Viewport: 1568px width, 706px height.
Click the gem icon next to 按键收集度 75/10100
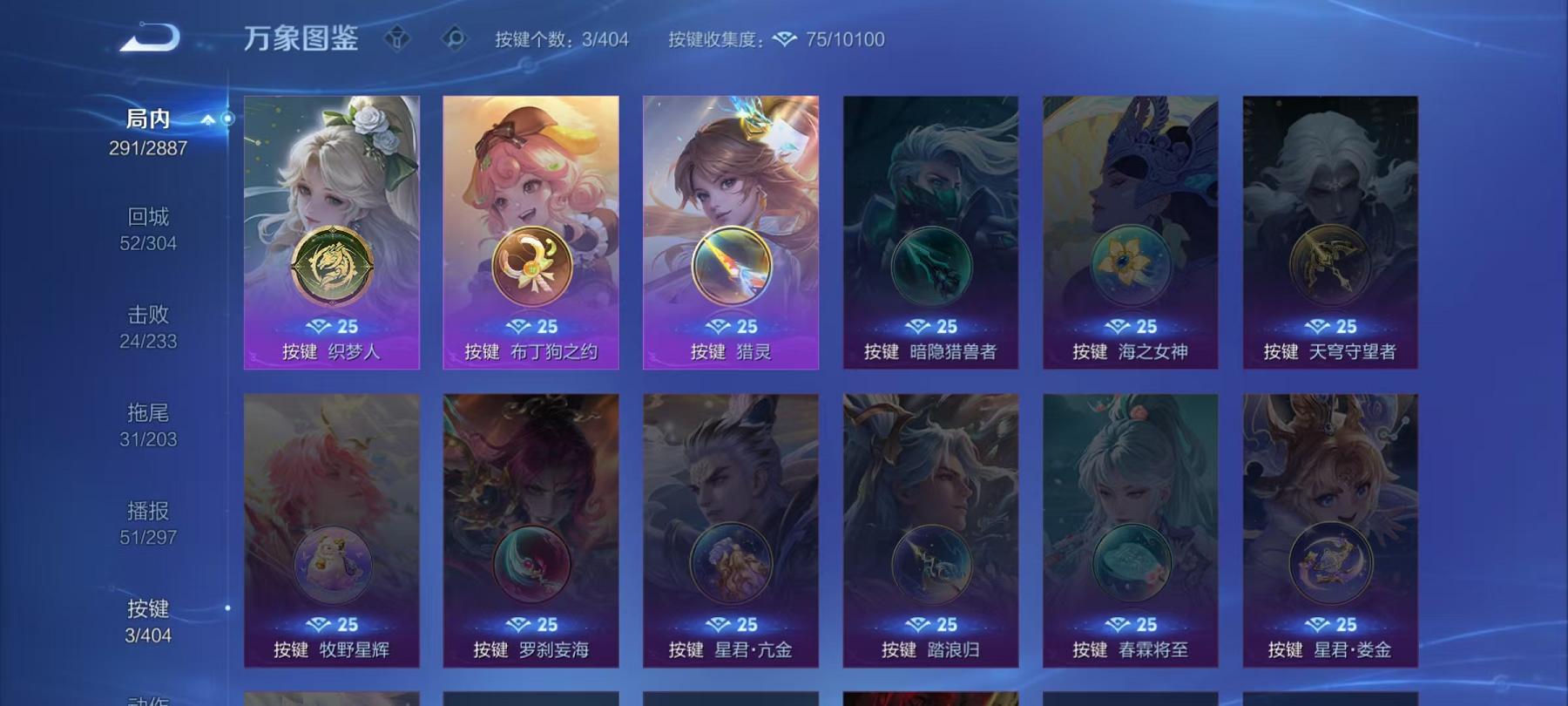point(786,39)
